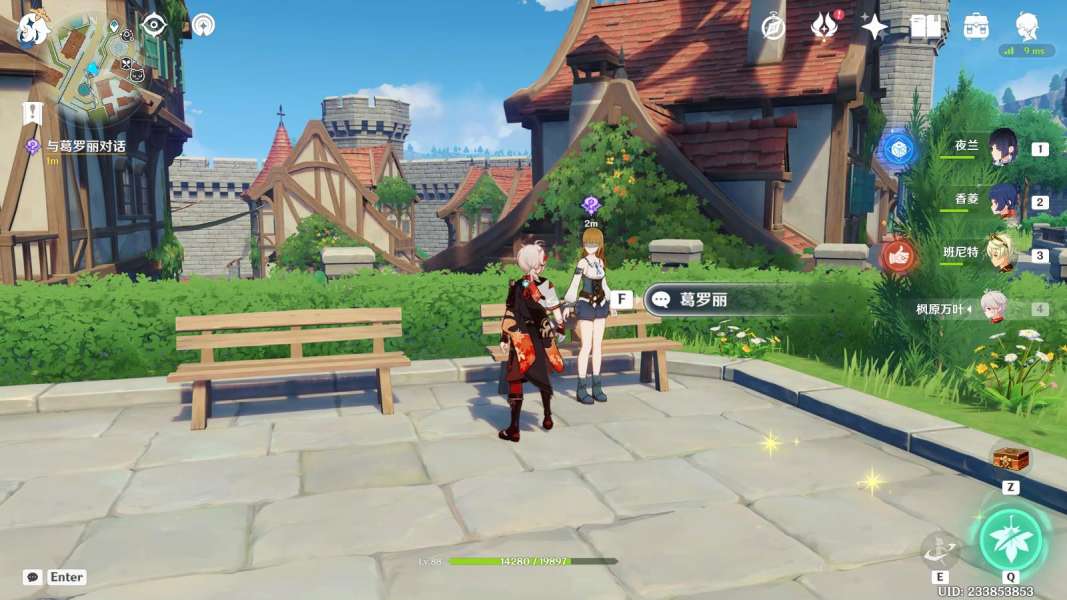
Task: Open the backpack inventory icon
Action: click(976, 27)
